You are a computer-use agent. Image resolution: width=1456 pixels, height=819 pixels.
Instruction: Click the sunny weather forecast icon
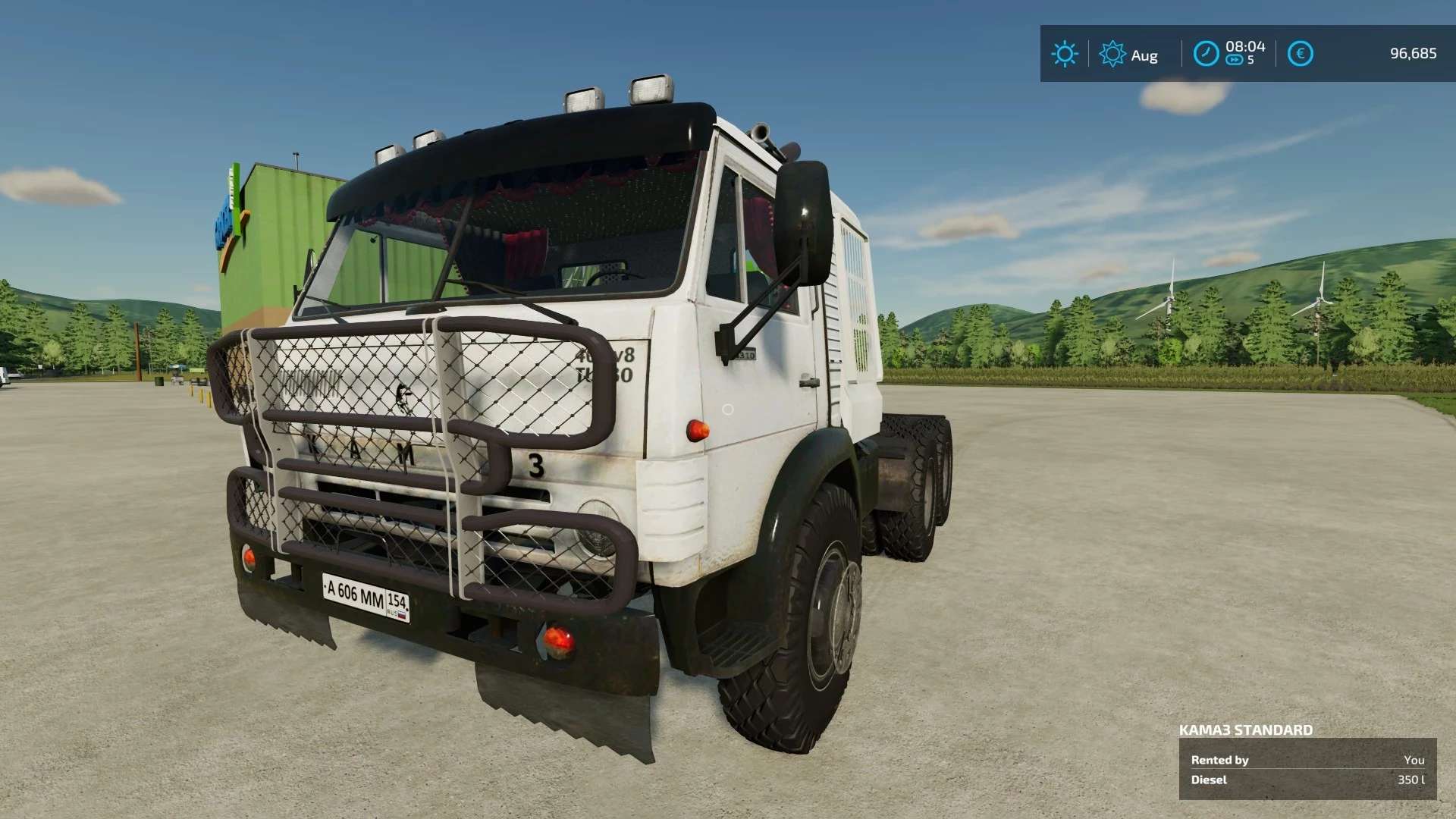(x=1064, y=54)
